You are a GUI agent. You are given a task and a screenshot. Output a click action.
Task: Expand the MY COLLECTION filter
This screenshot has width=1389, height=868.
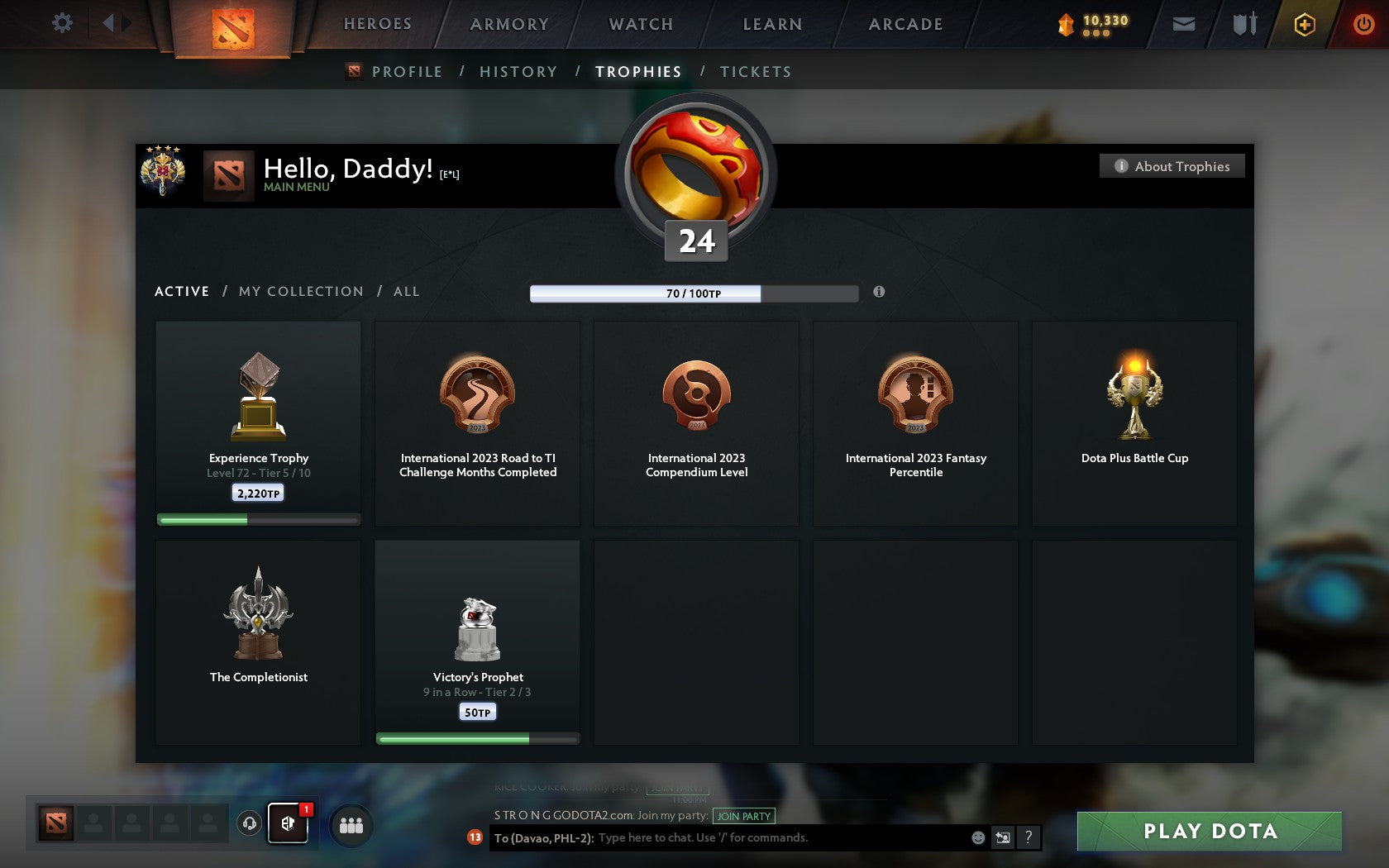click(x=300, y=291)
